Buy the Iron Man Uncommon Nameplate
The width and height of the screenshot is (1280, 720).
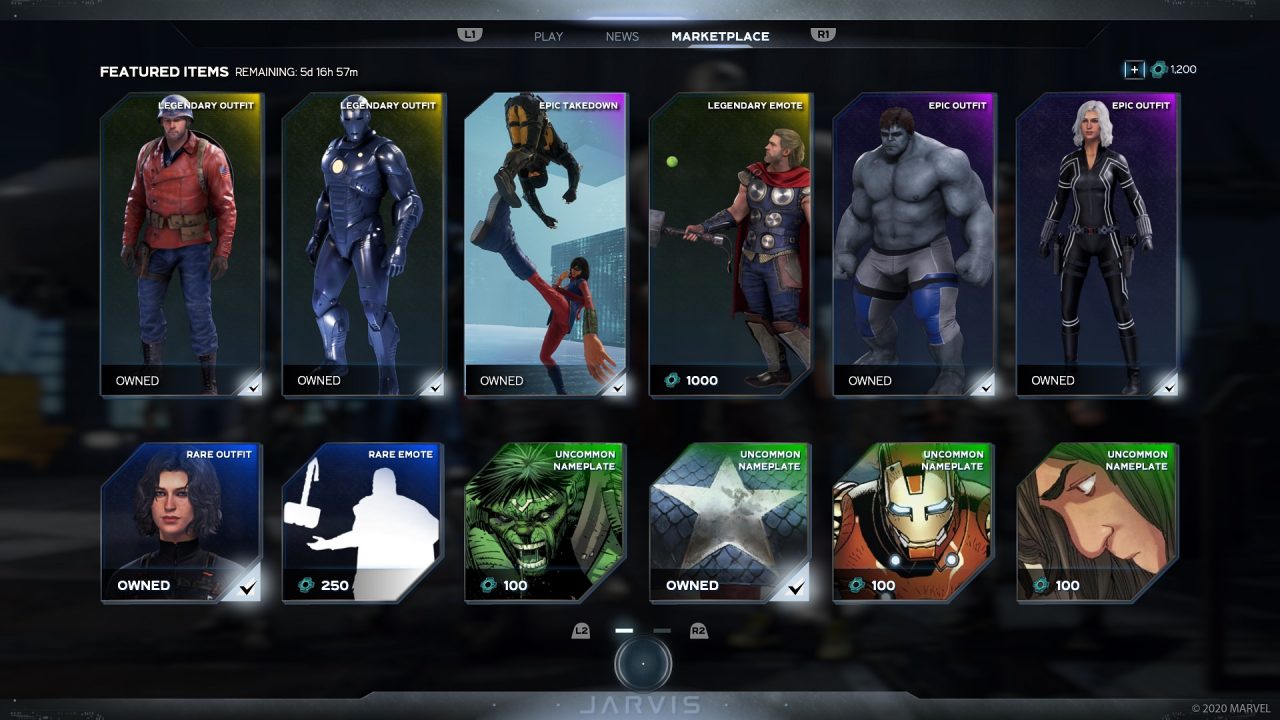tap(914, 522)
